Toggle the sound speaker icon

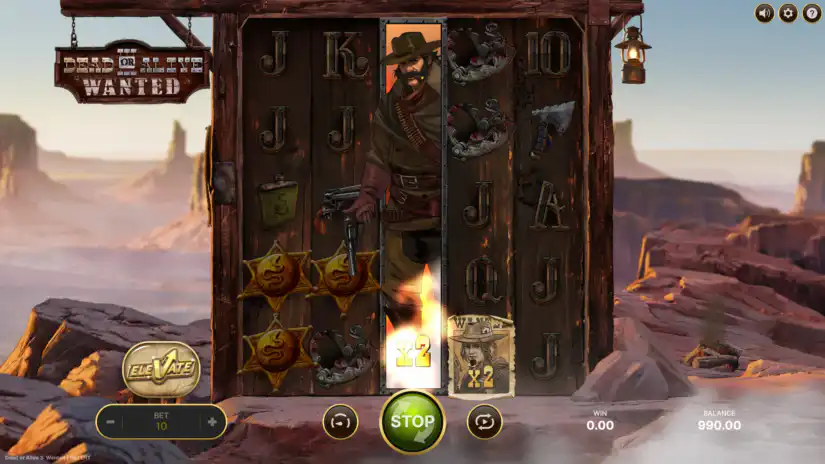[x=765, y=13]
